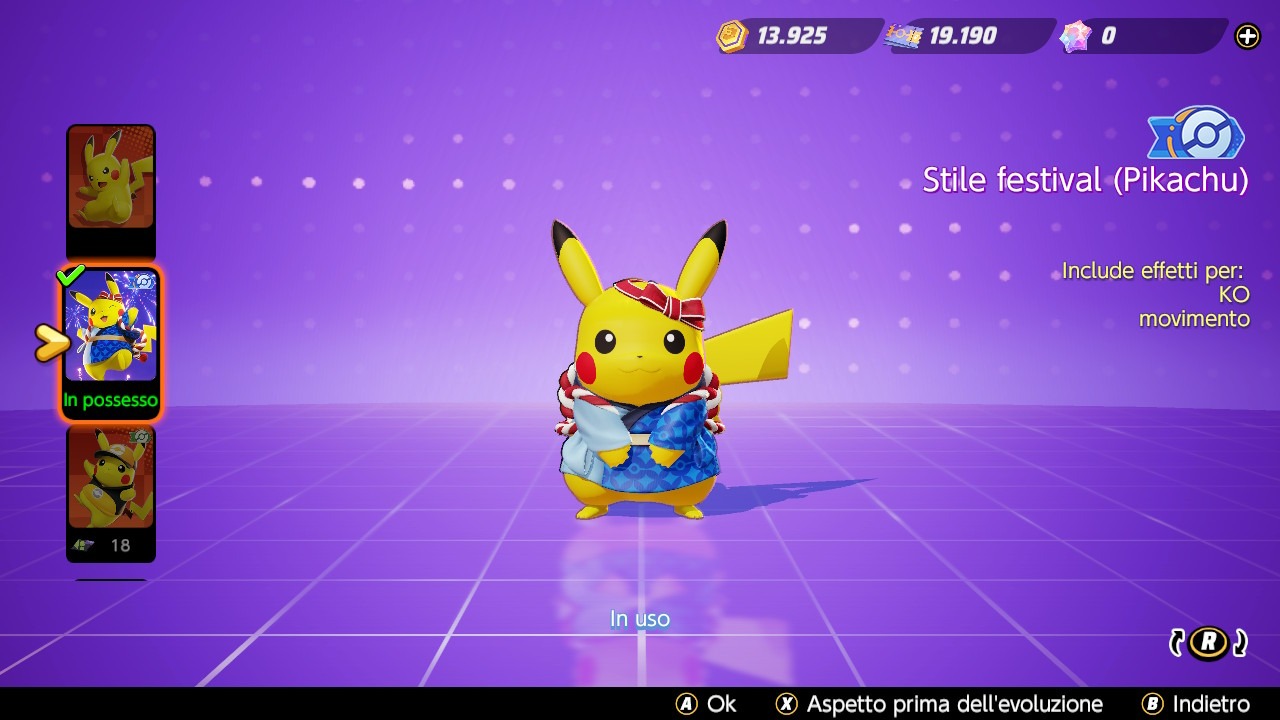
Task: Click the ticket cost icon showing 18
Action: tap(83, 543)
